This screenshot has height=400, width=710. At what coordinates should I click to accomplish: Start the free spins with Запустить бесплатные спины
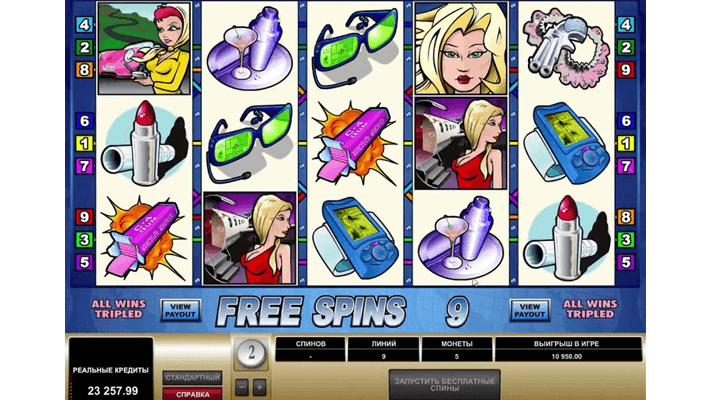click(x=444, y=385)
